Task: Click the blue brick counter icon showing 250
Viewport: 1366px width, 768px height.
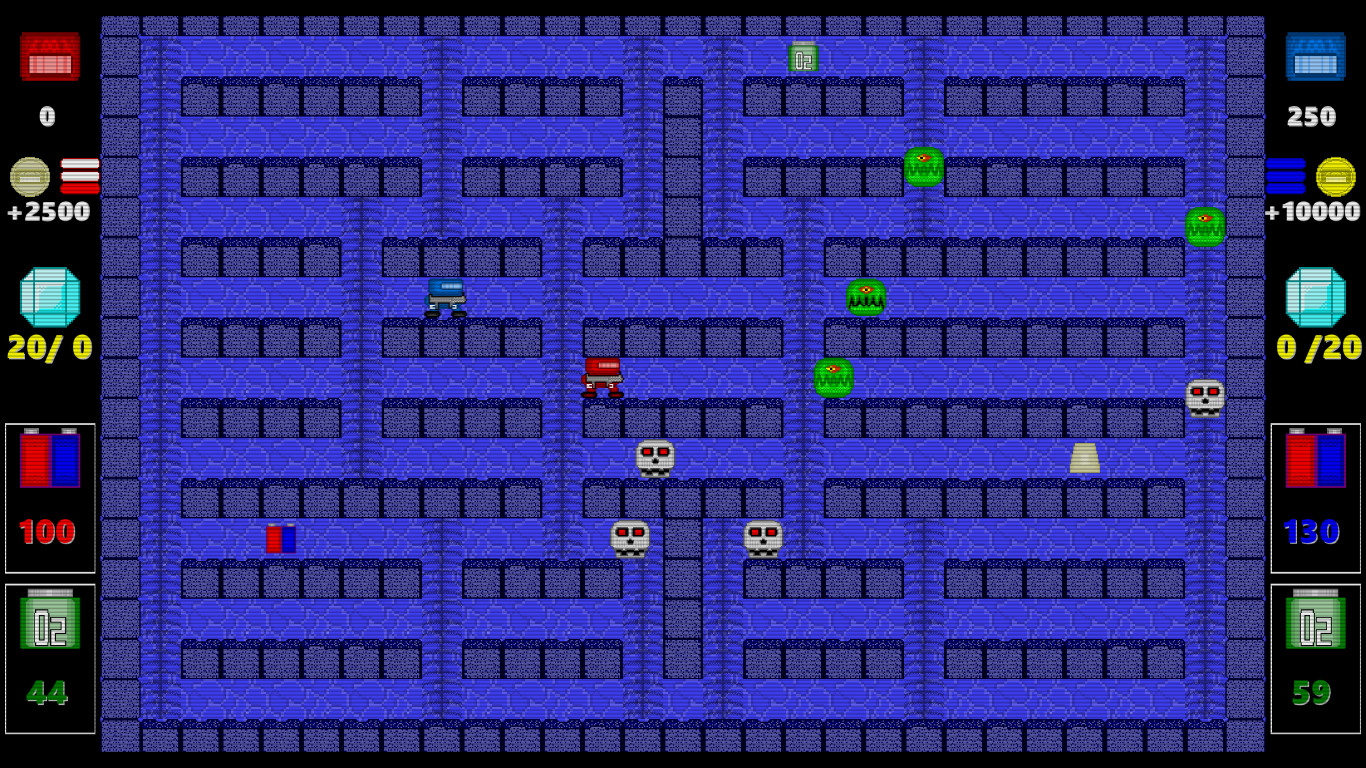Action: [x=1315, y=58]
